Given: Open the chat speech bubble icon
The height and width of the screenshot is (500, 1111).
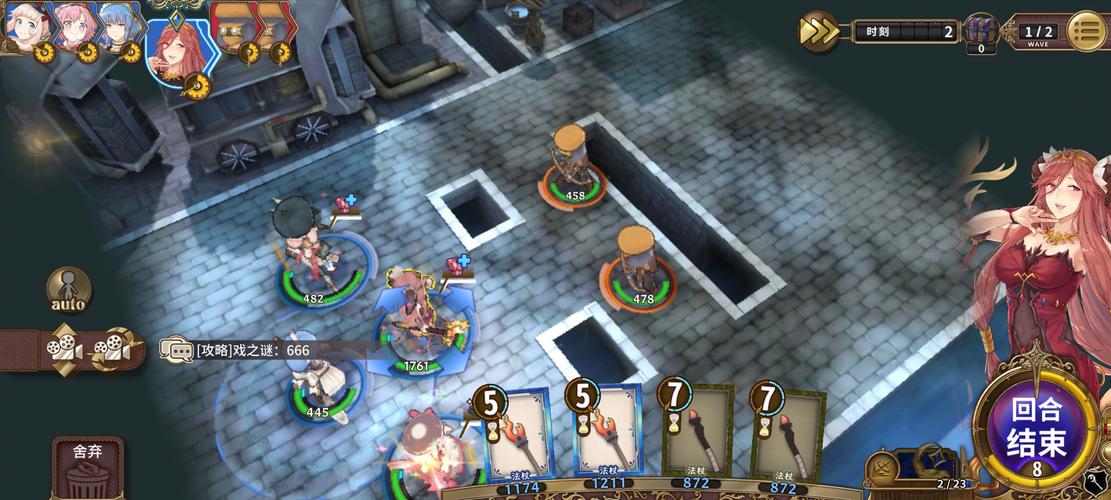Looking at the screenshot, I should pos(177,350).
